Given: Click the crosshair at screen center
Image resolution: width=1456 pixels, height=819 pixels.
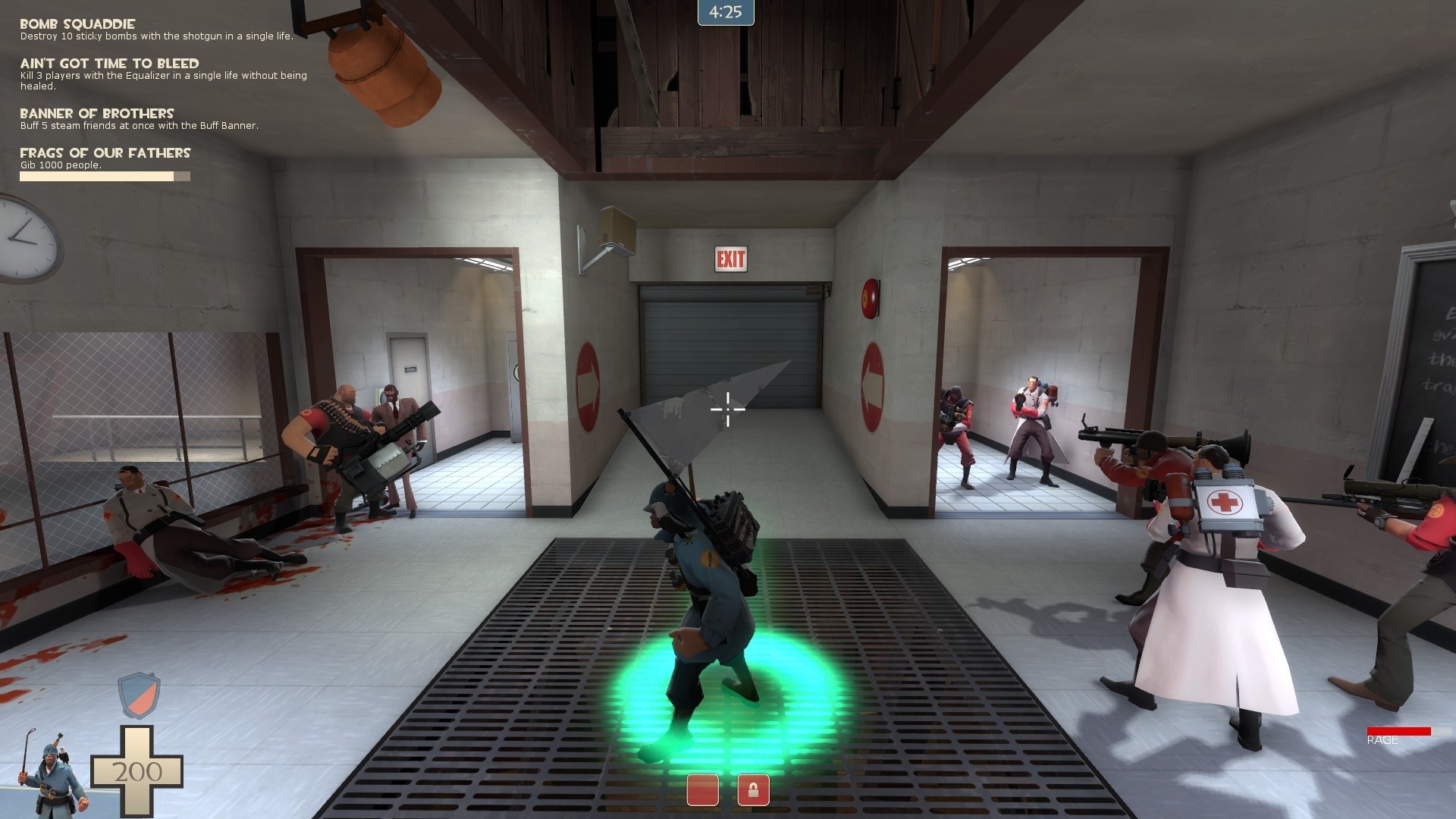Looking at the screenshot, I should point(727,409).
